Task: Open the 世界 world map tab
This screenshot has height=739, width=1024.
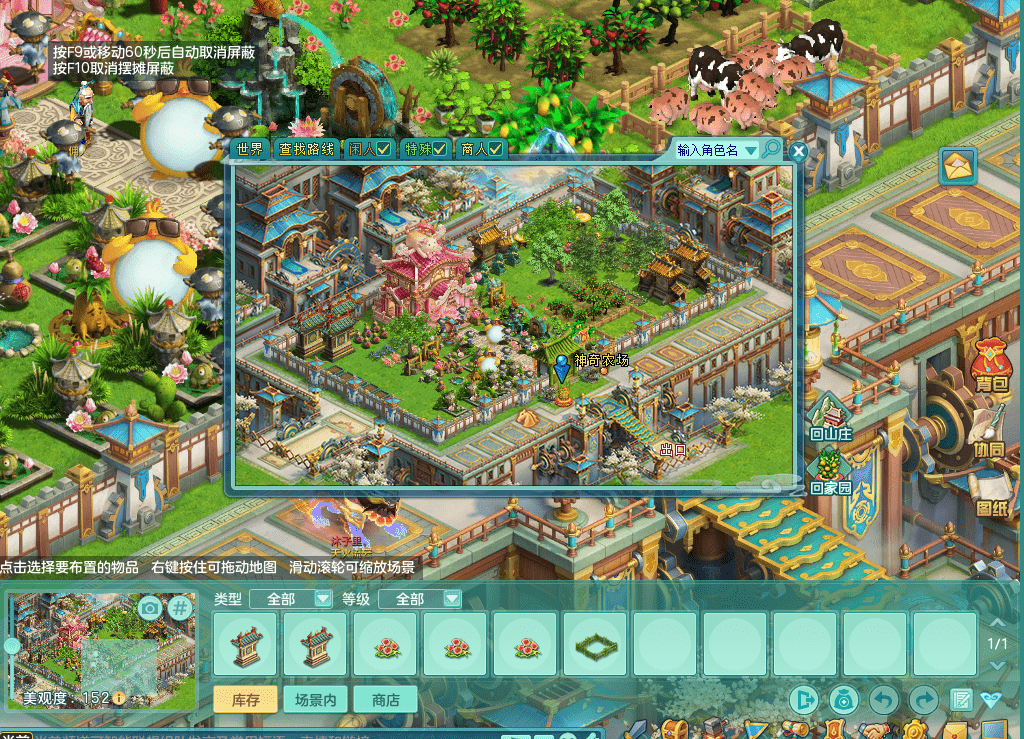Action: click(x=250, y=150)
